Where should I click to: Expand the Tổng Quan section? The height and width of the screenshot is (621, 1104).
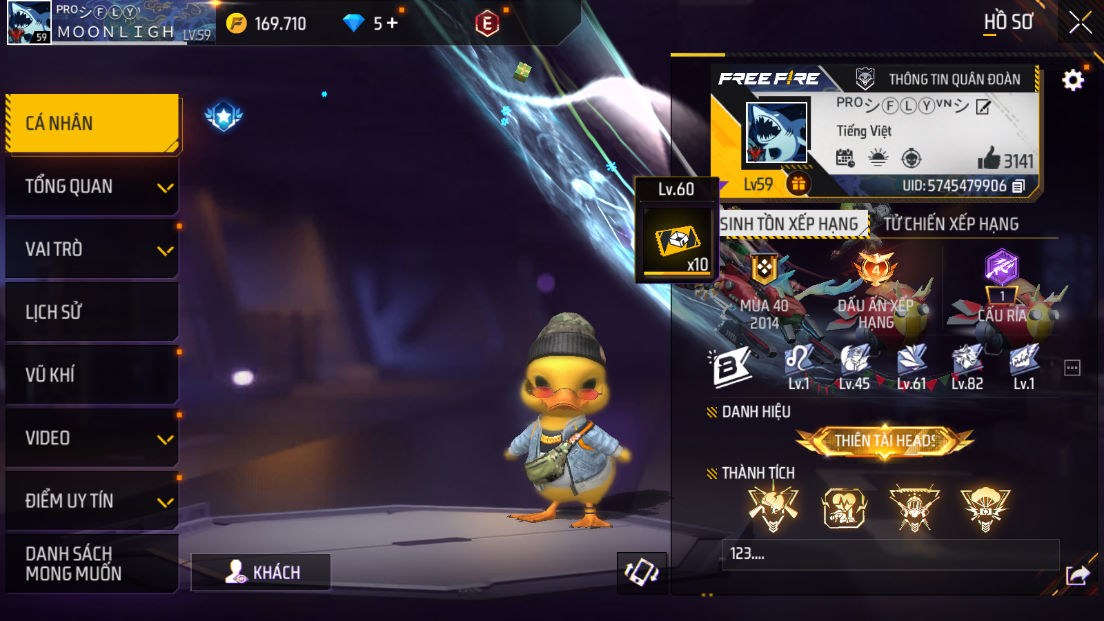coord(92,187)
